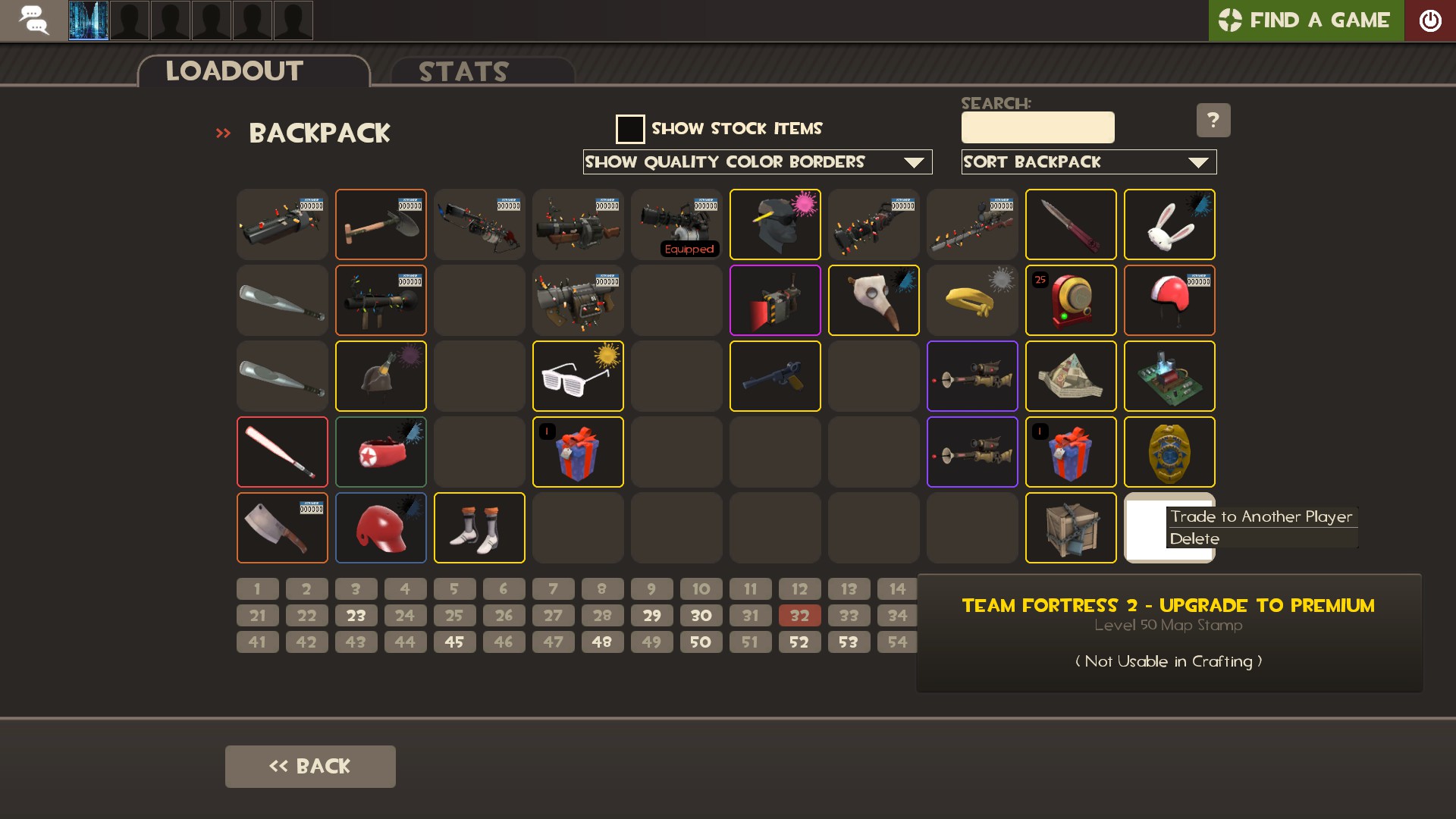Select the chained supply crate

(x=1070, y=529)
